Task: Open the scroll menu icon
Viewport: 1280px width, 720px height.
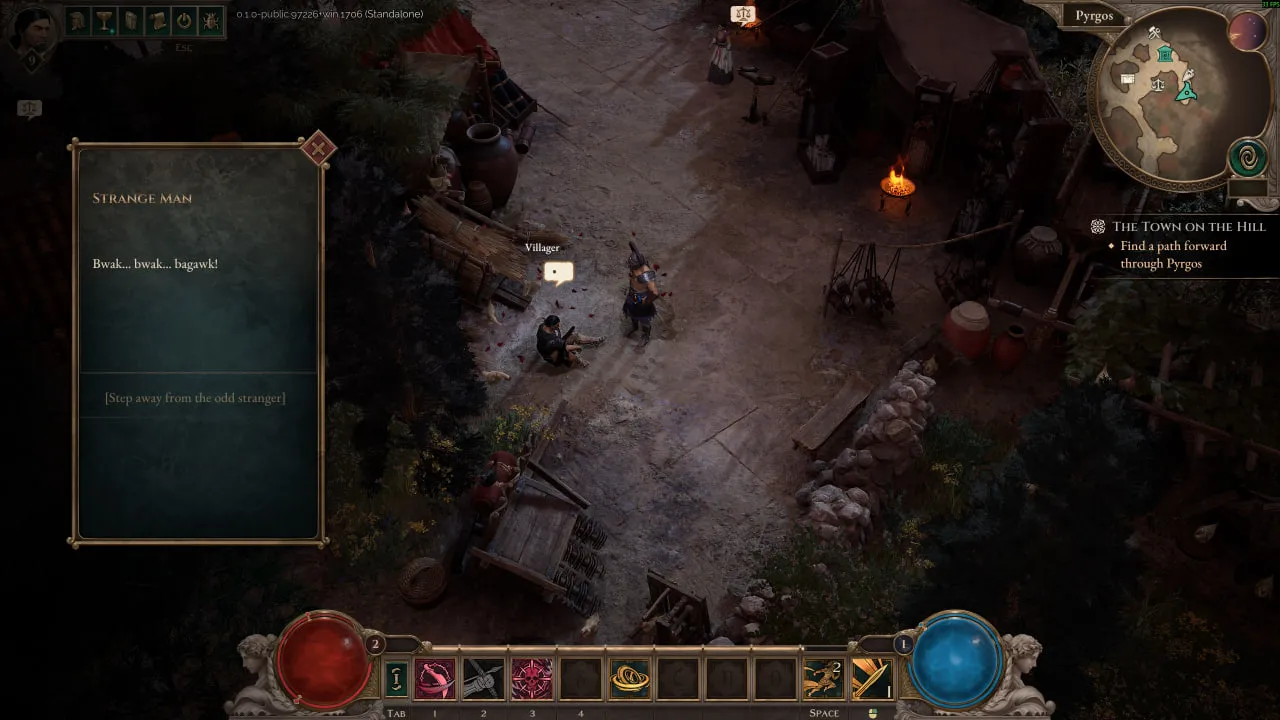Action: tap(157, 20)
